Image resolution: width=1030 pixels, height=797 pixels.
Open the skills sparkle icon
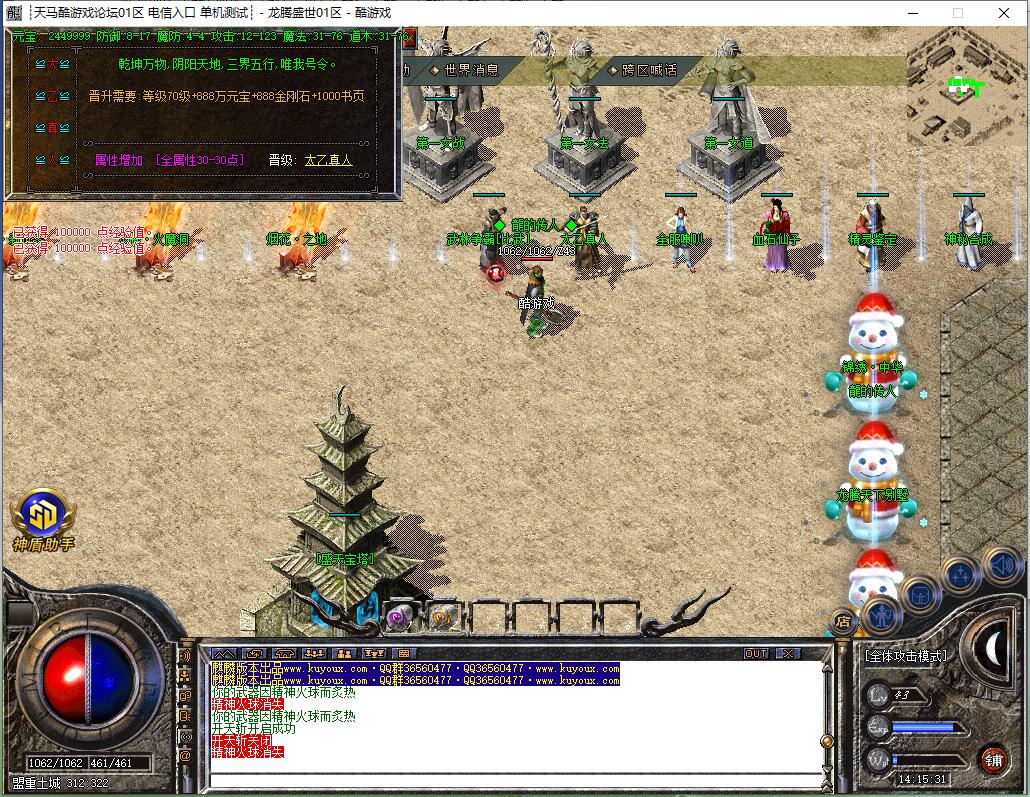coord(960,575)
